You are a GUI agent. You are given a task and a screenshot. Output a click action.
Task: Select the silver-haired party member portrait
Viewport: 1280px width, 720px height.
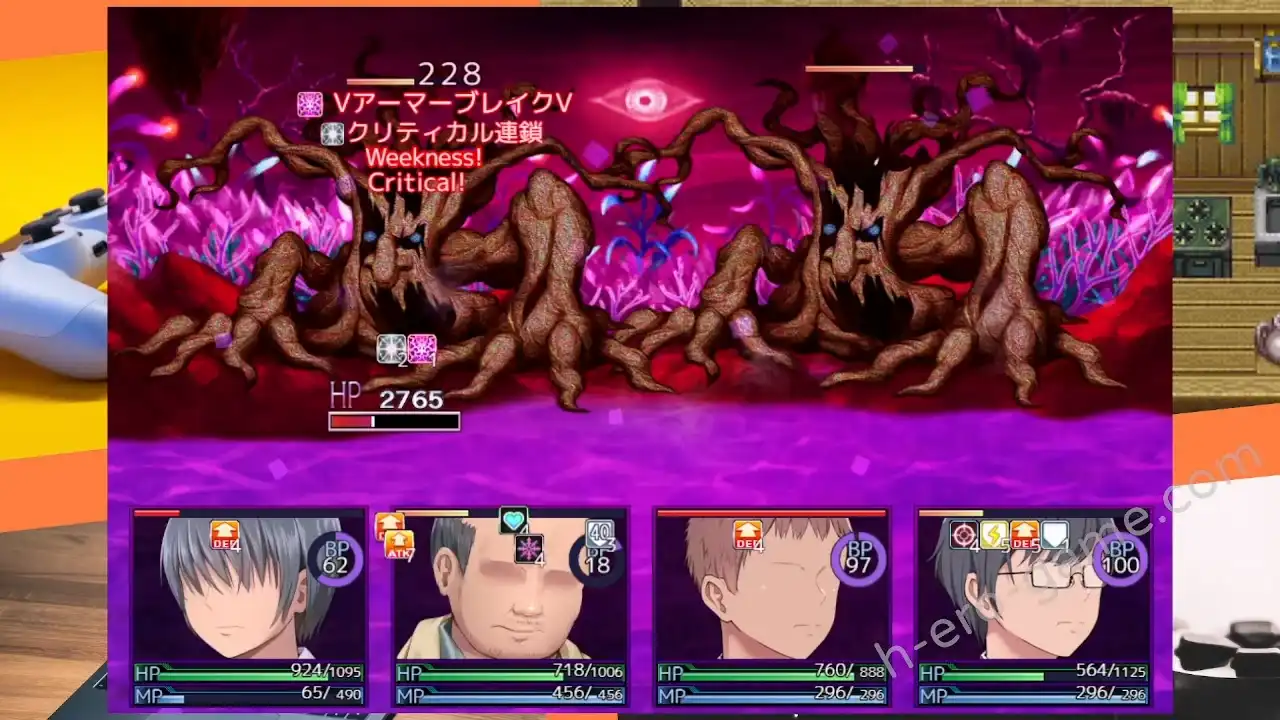pos(249,600)
